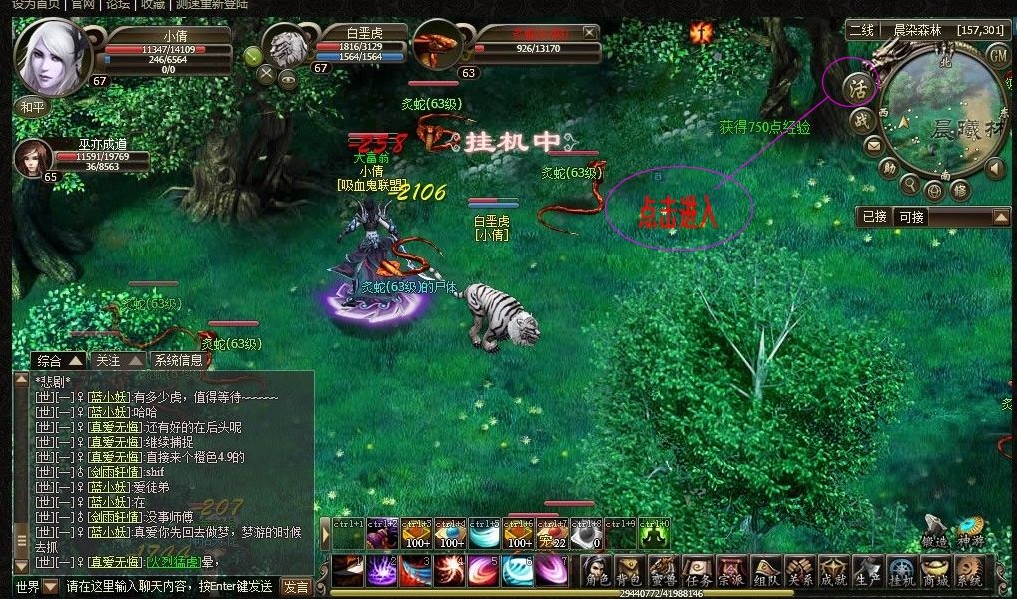Open the 商城 shop

[936, 571]
